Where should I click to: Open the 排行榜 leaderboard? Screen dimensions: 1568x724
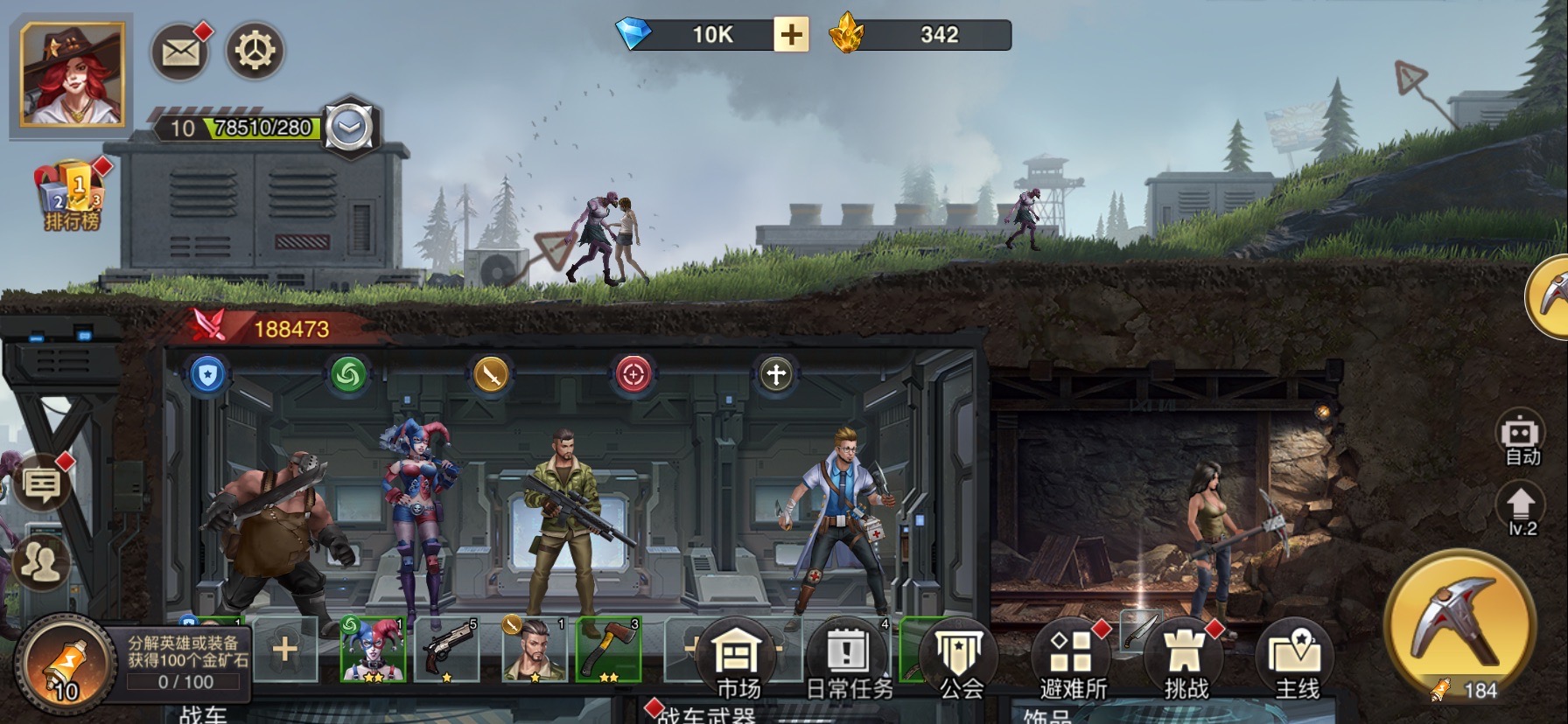72,196
